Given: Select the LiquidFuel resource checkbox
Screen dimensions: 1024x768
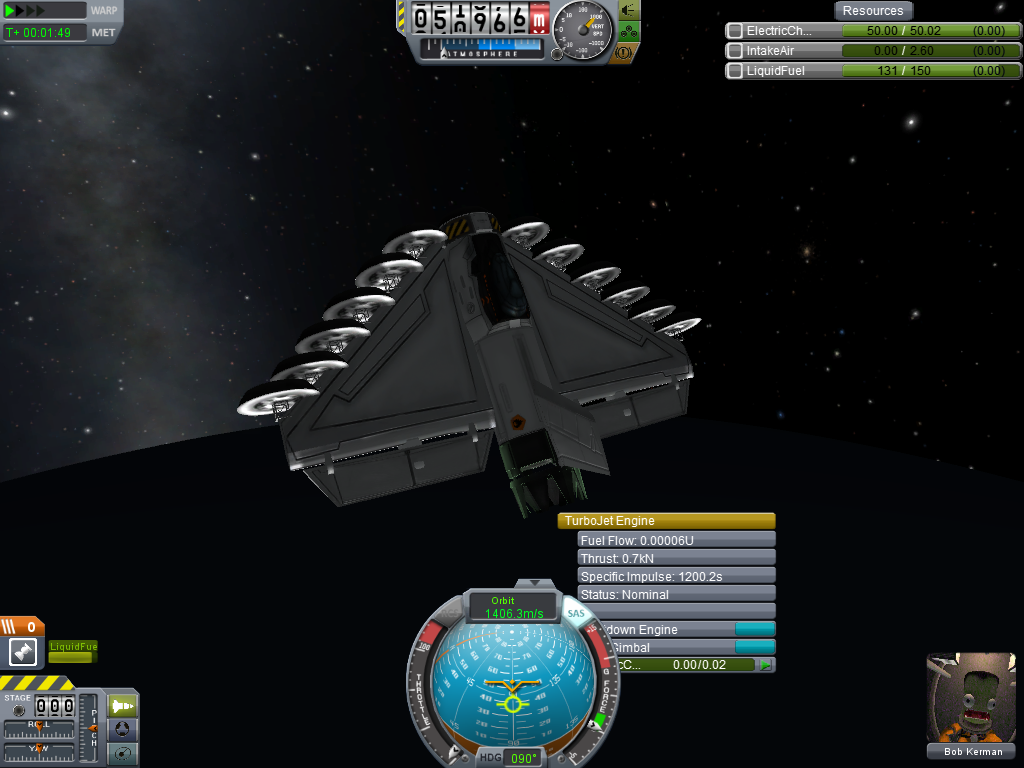Looking at the screenshot, I should [x=735, y=71].
